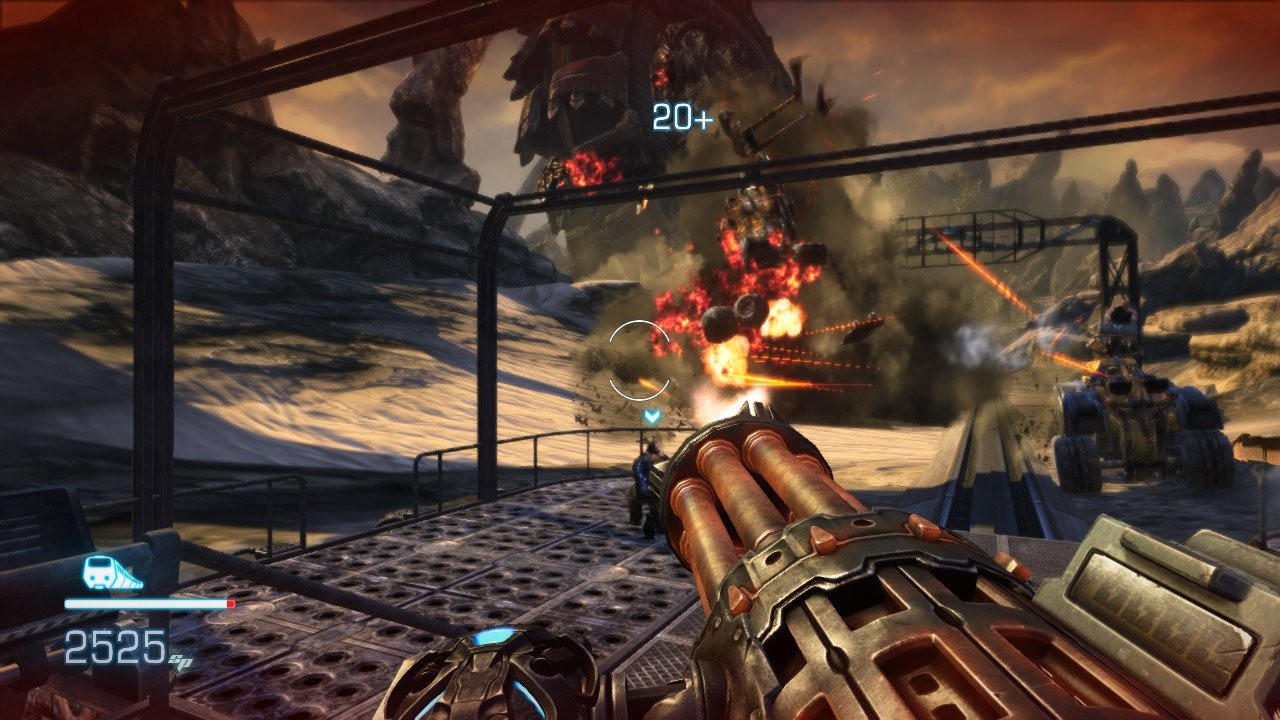The image size is (1280, 720).
Task: Select the blue chevron marker above the ally
Action: (652, 415)
